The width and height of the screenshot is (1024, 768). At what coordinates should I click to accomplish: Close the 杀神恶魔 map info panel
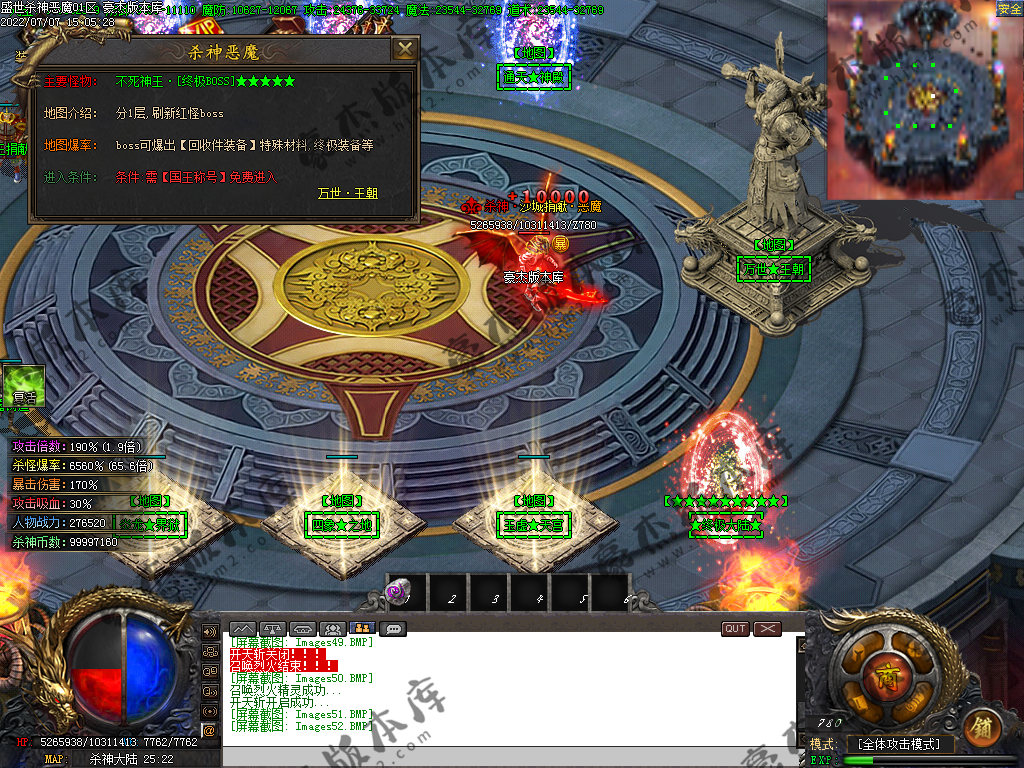pos(404,49)
